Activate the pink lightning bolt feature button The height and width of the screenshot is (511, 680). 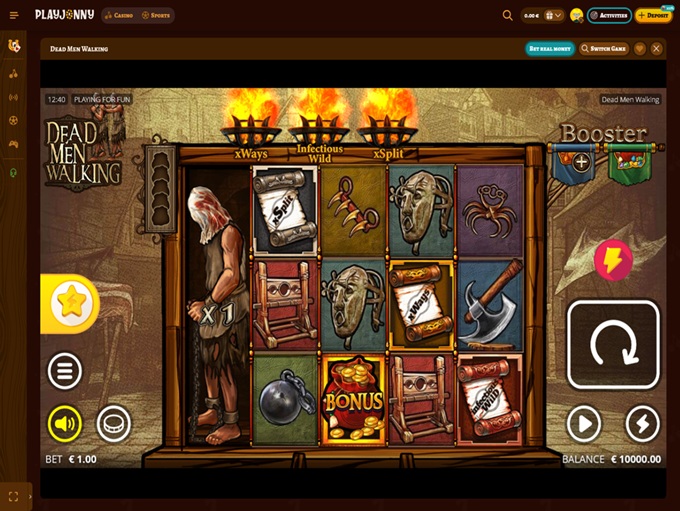click(x=612, y=260)
